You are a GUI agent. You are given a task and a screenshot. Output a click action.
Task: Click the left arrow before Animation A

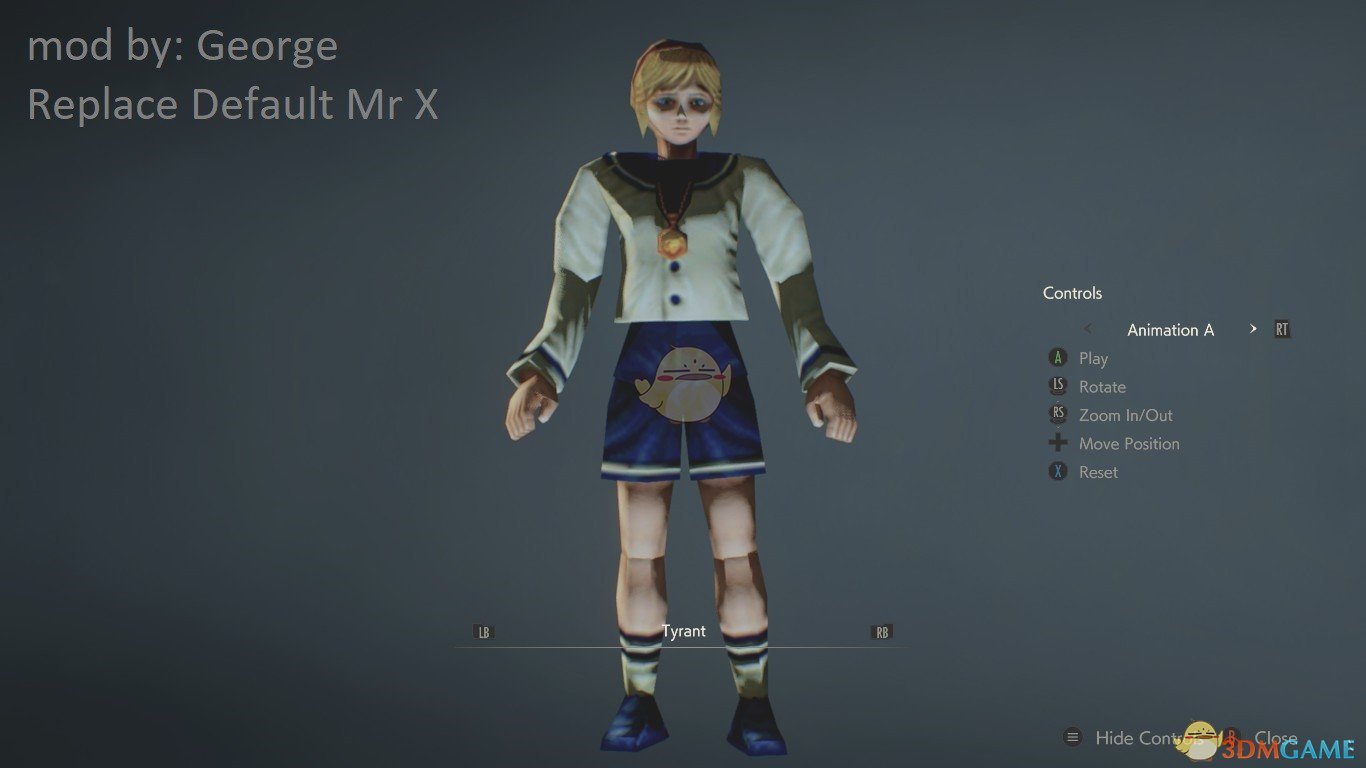(x=1087, y=328)
